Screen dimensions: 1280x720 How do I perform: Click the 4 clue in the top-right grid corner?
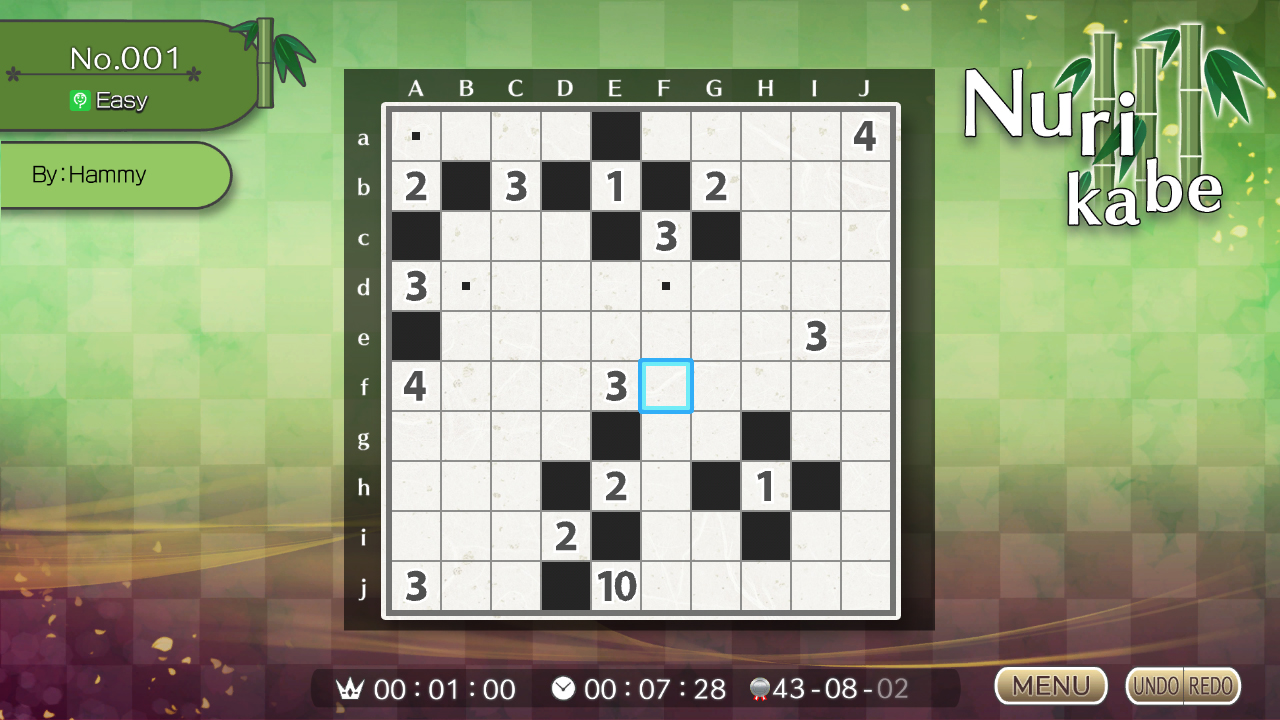865,136
